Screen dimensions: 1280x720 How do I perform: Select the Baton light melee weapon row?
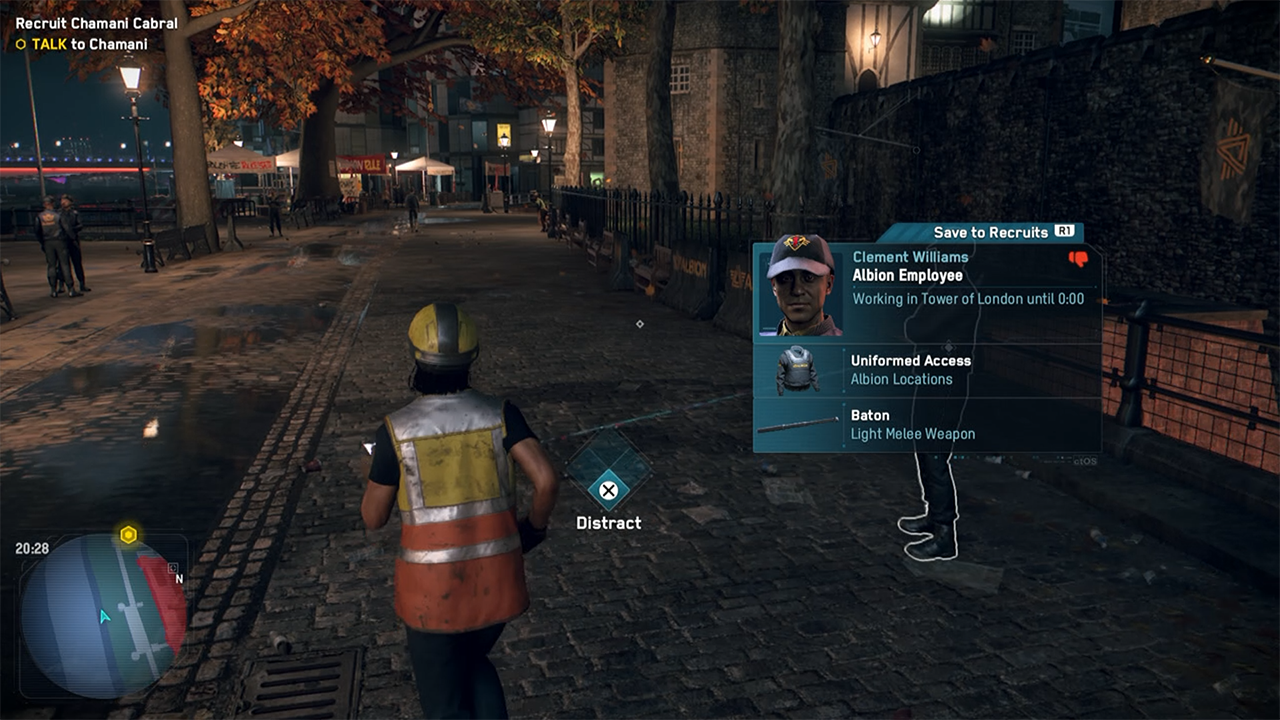927,425
